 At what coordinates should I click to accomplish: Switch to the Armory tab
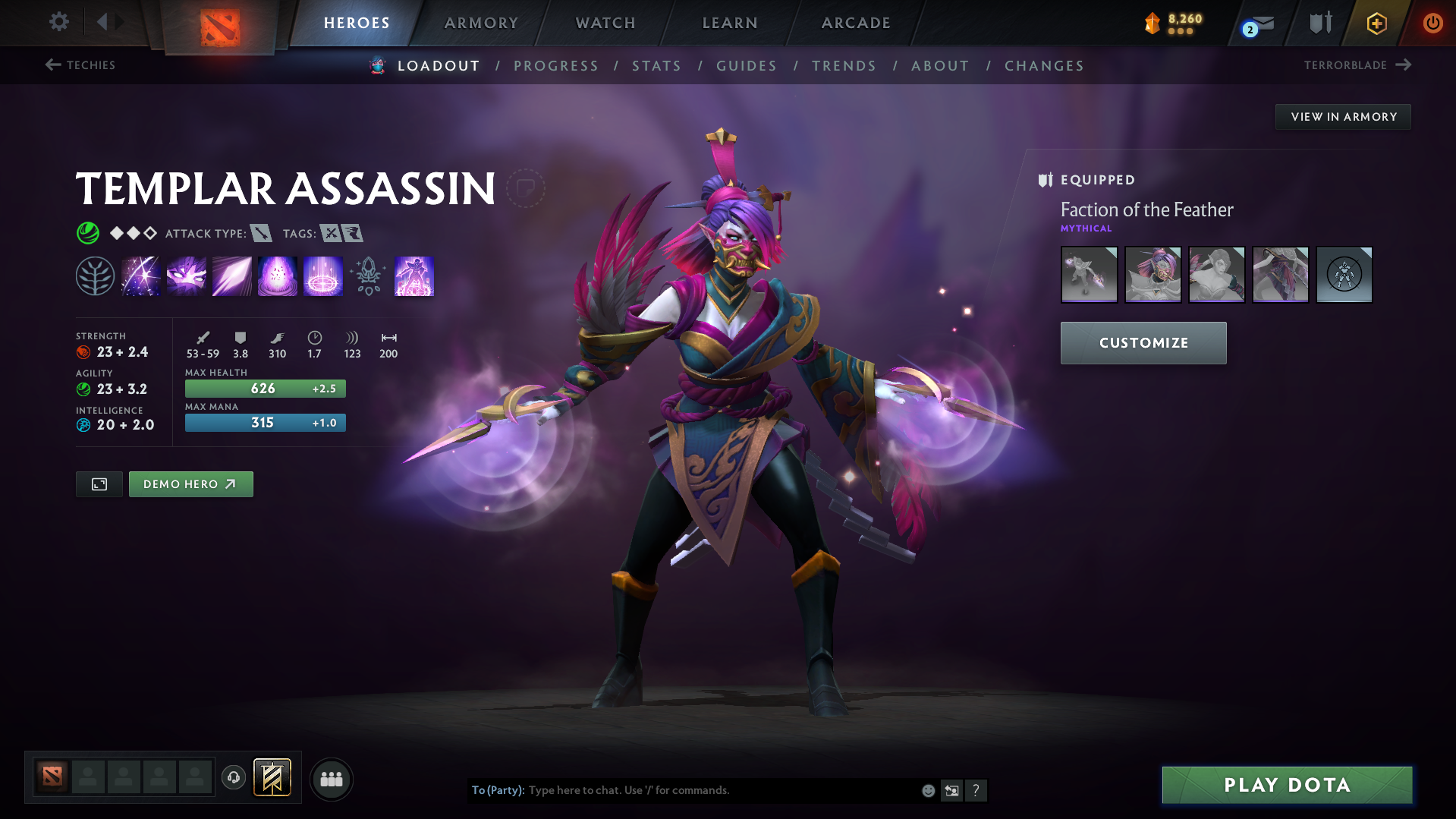pos(481,23)
